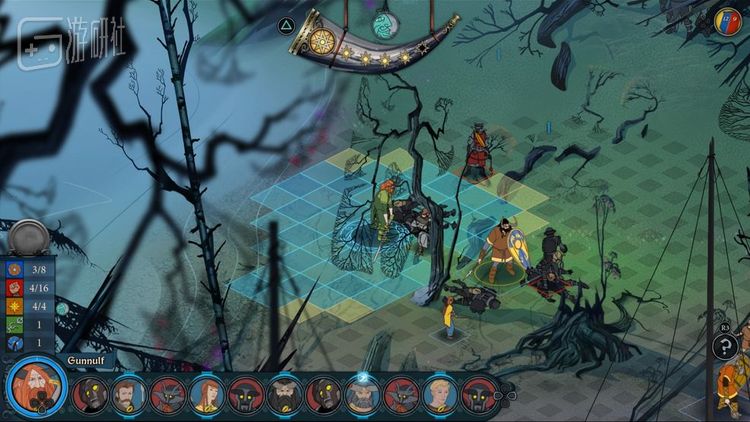Click the teal serpent medallion above the horn
The image size is (750, 422).
[x=385, y=22]
